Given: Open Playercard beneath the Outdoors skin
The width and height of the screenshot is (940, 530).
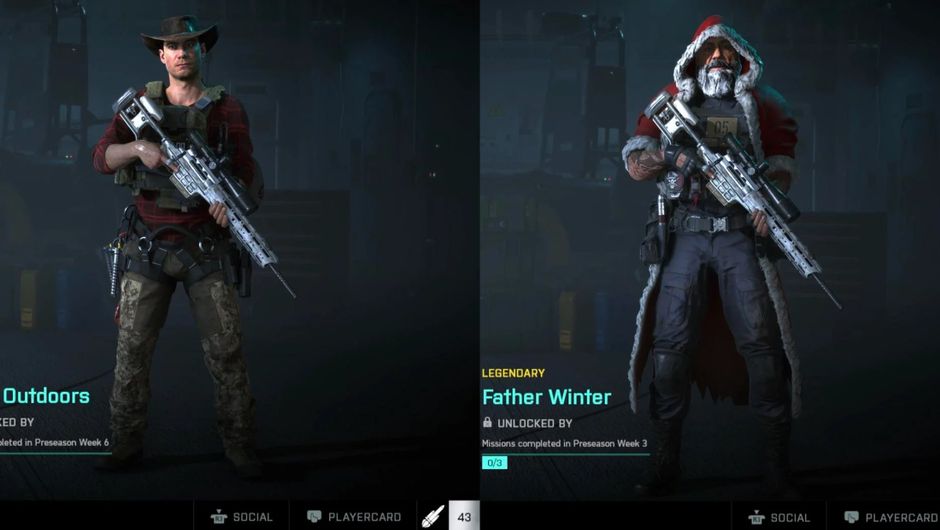Looking at the screenshot, I should 354,517.
